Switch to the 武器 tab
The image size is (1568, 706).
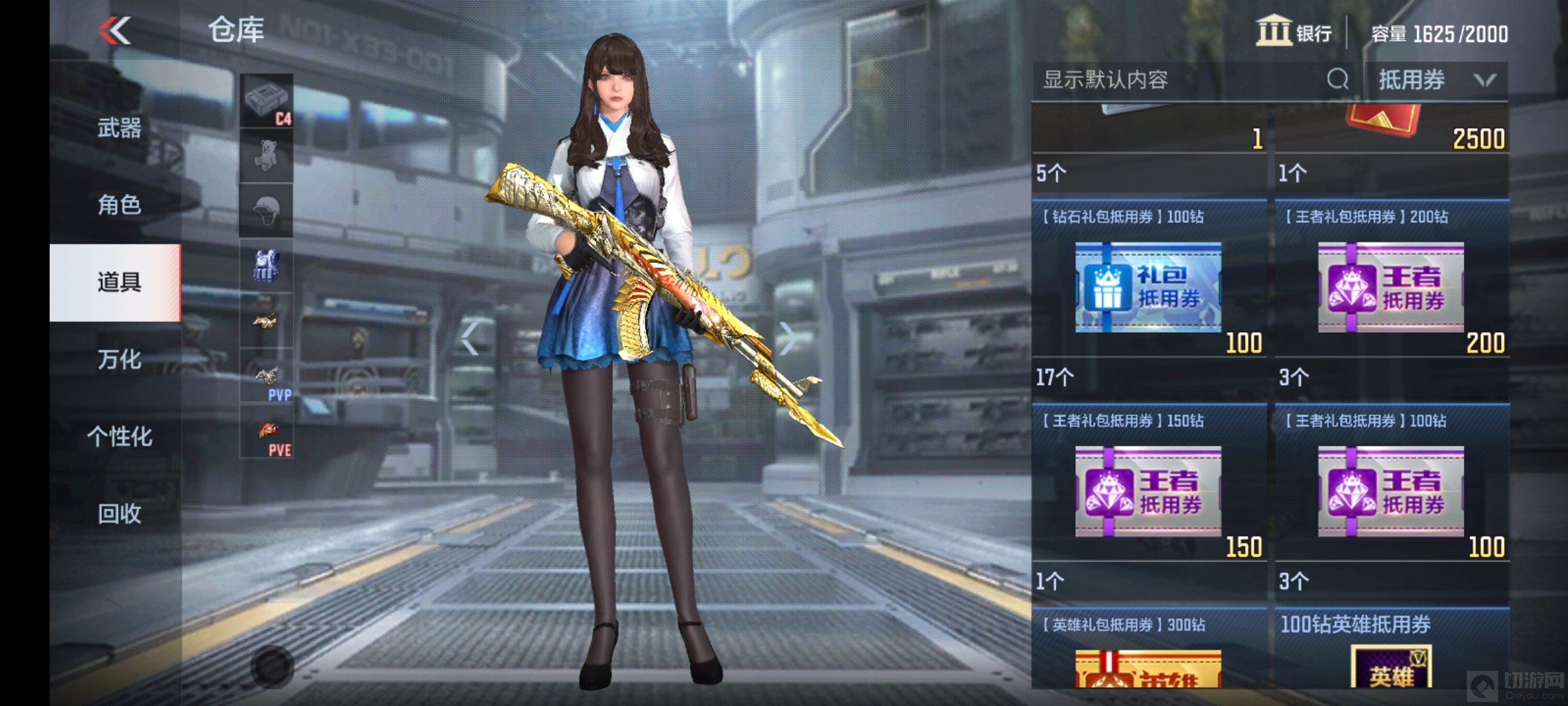pyautogui.click(x=119, y=128)
